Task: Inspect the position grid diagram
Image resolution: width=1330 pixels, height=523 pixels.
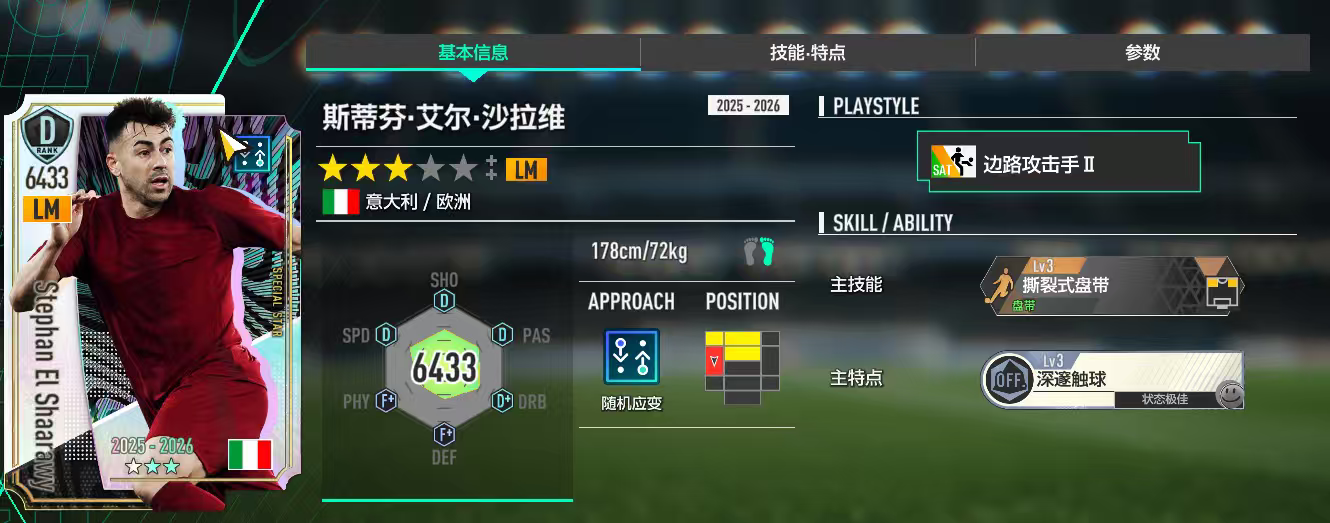Action: click(742, 367)
